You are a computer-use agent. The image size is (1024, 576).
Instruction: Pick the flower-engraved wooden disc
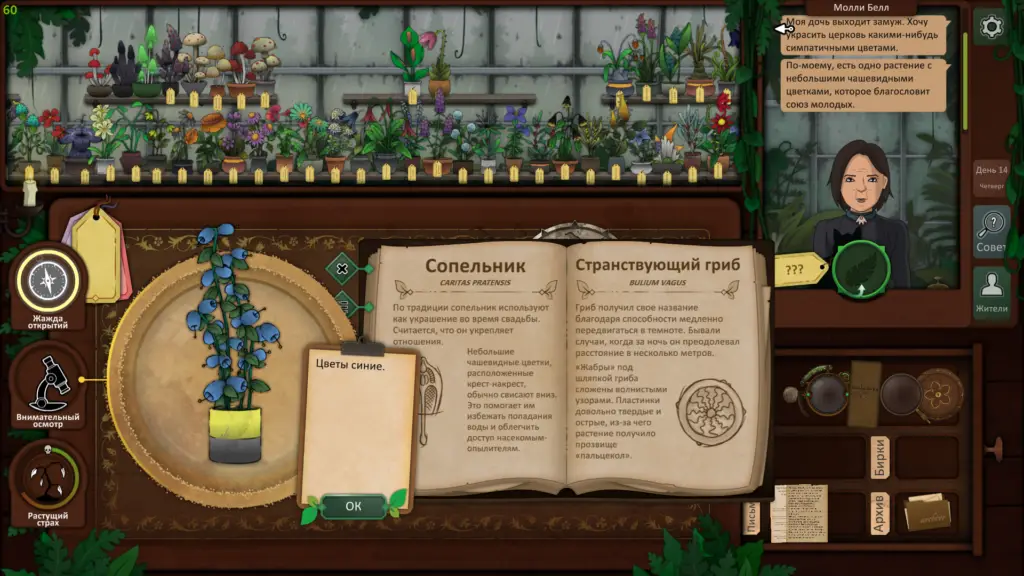tap(939, 393)
